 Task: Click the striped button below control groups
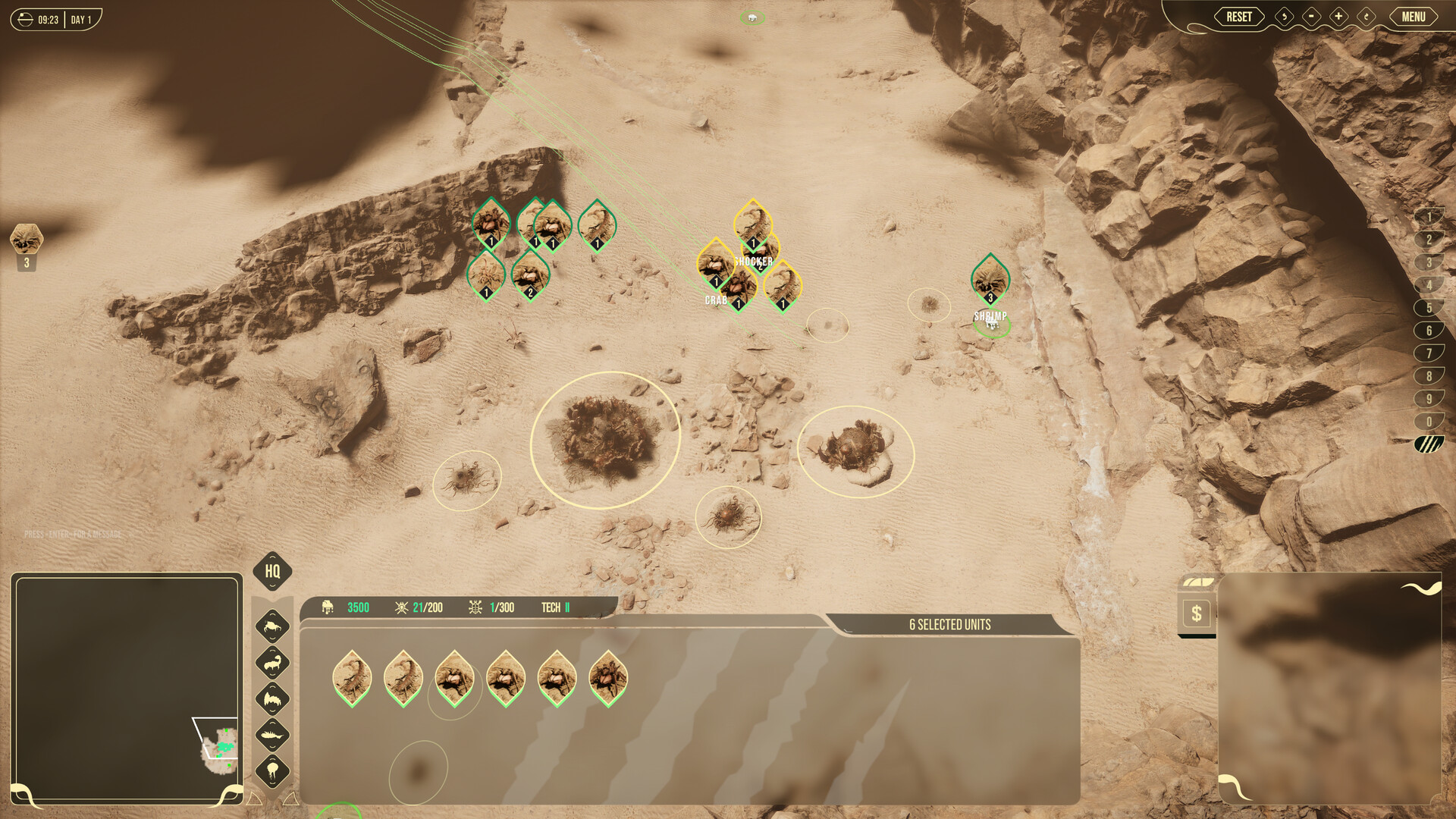(x=1429, y=444)
